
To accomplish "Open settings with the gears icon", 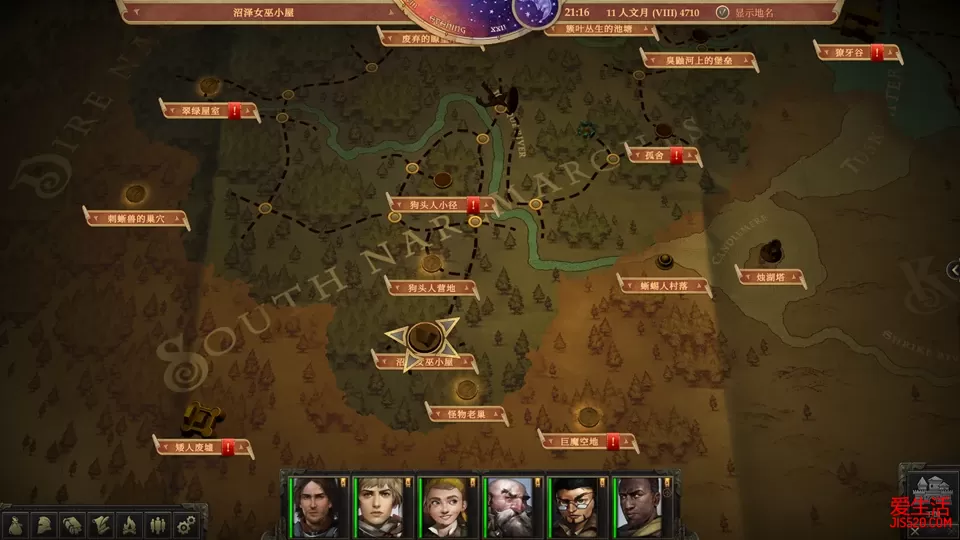I will tap(185, 524).
